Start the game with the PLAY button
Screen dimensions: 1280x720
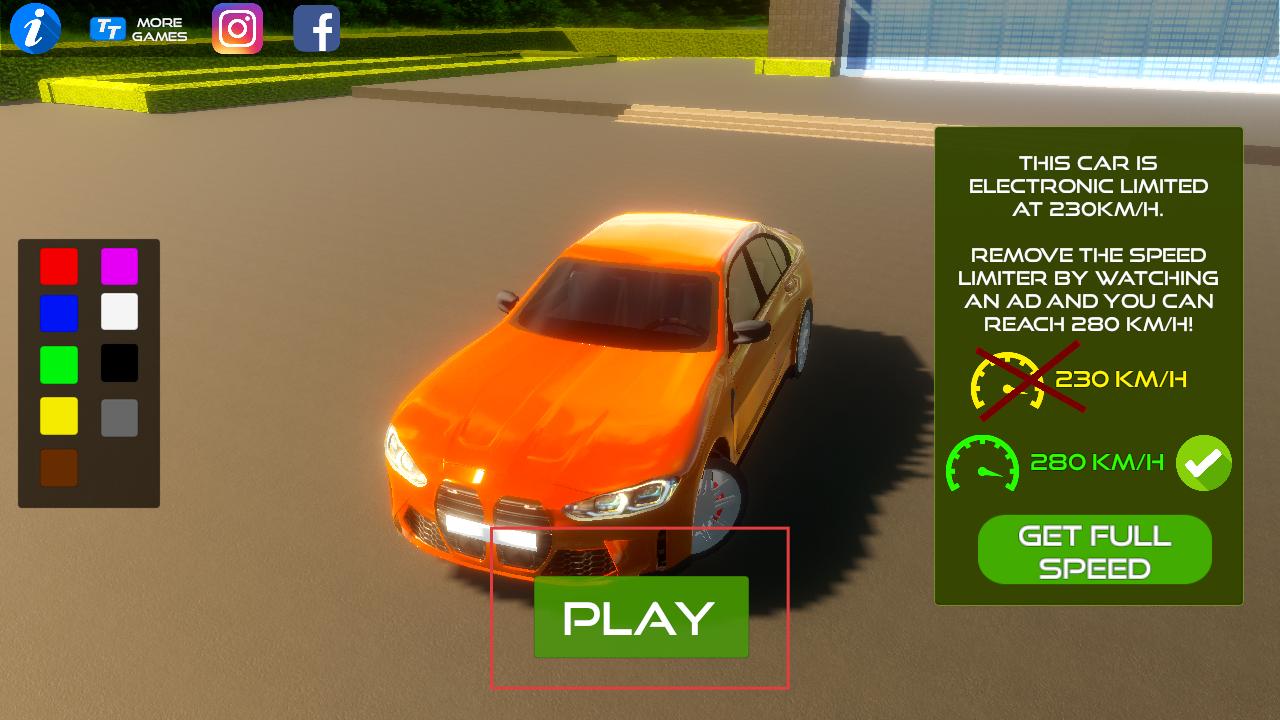(641, 617)
